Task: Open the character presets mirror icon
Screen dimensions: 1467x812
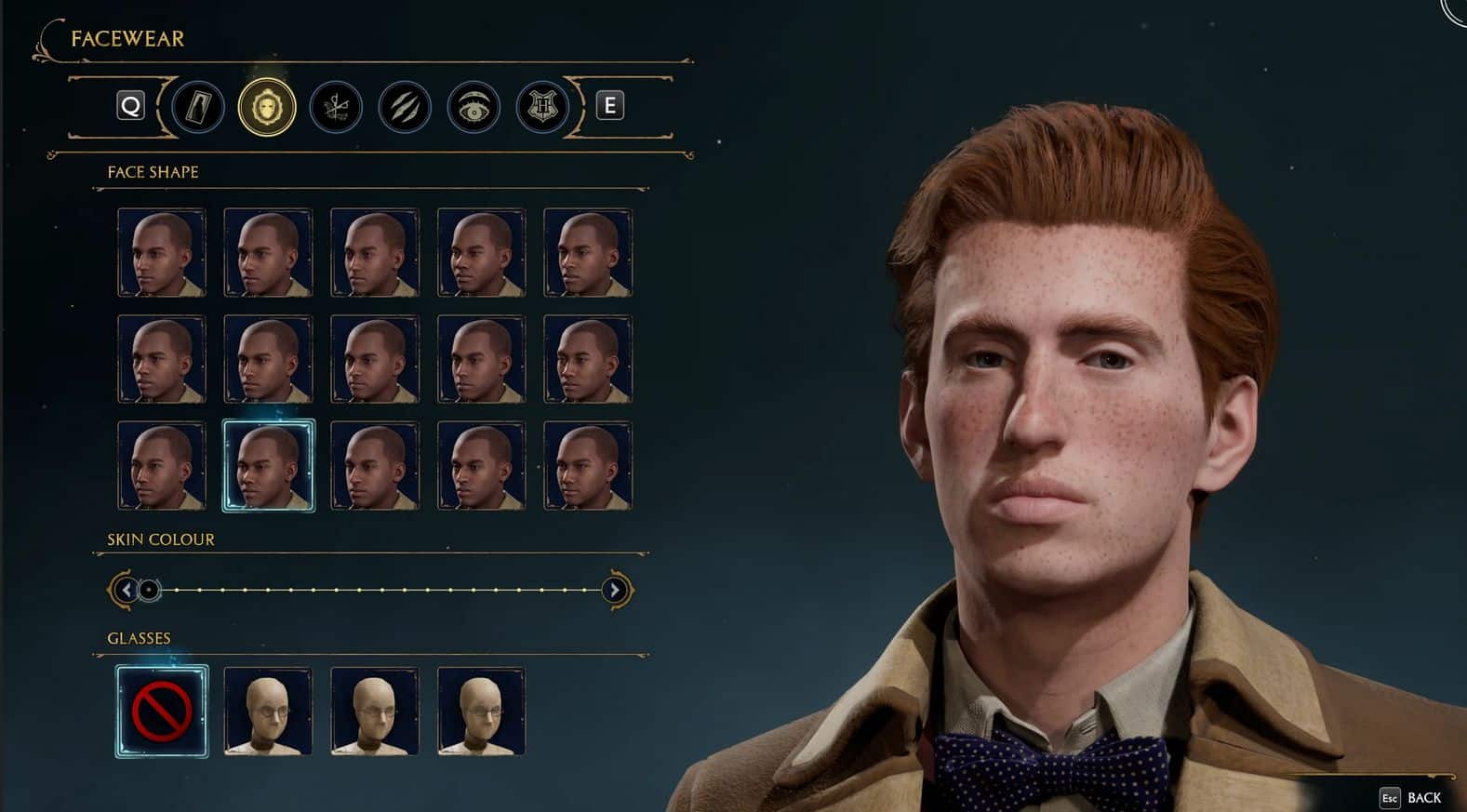Action: tap(198, 107)
